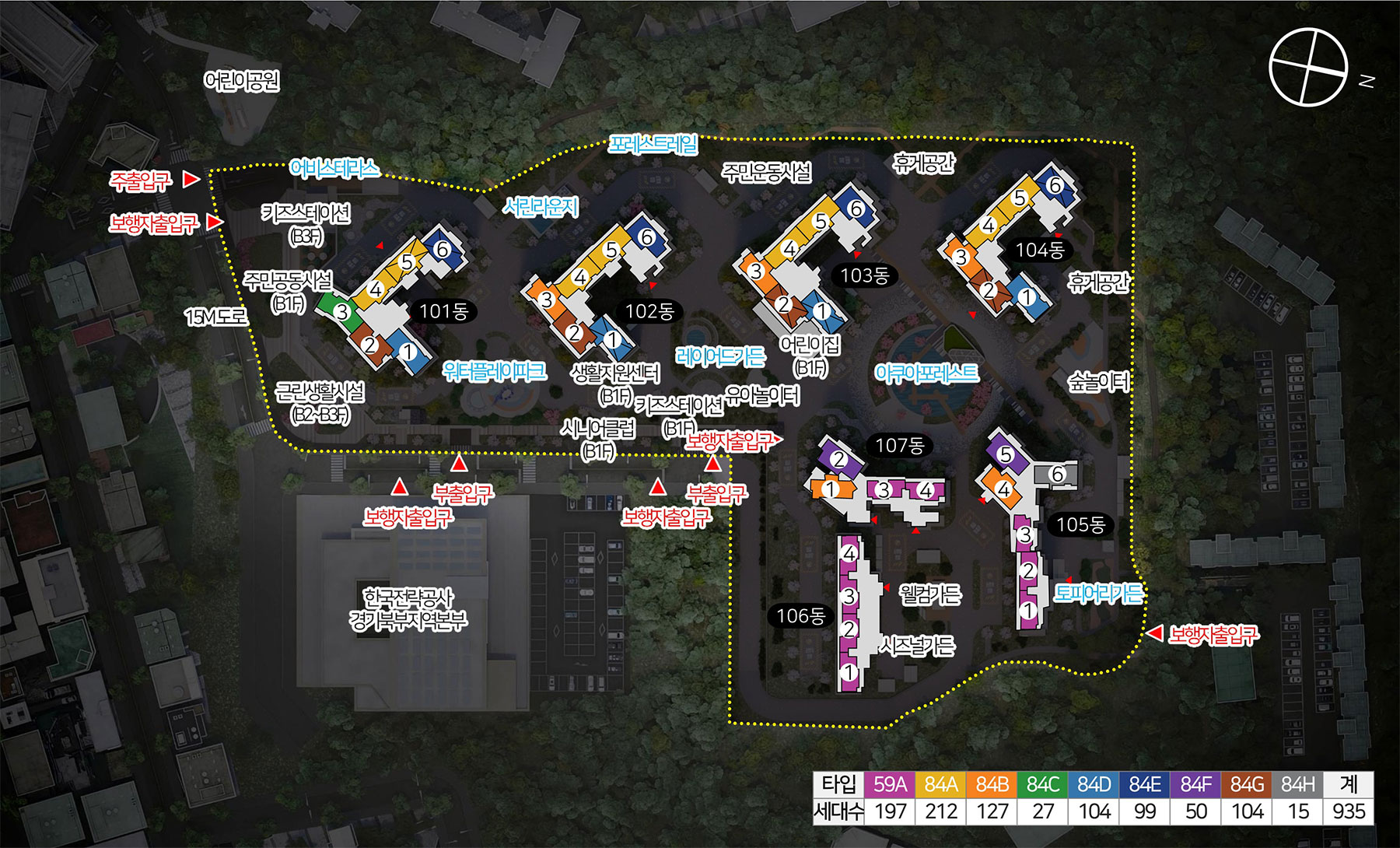Image resolution: width=1400 pixels, height=848 pixels.
Task: Pick the orange 84B legend cell
Action: (x=992, y=784)
